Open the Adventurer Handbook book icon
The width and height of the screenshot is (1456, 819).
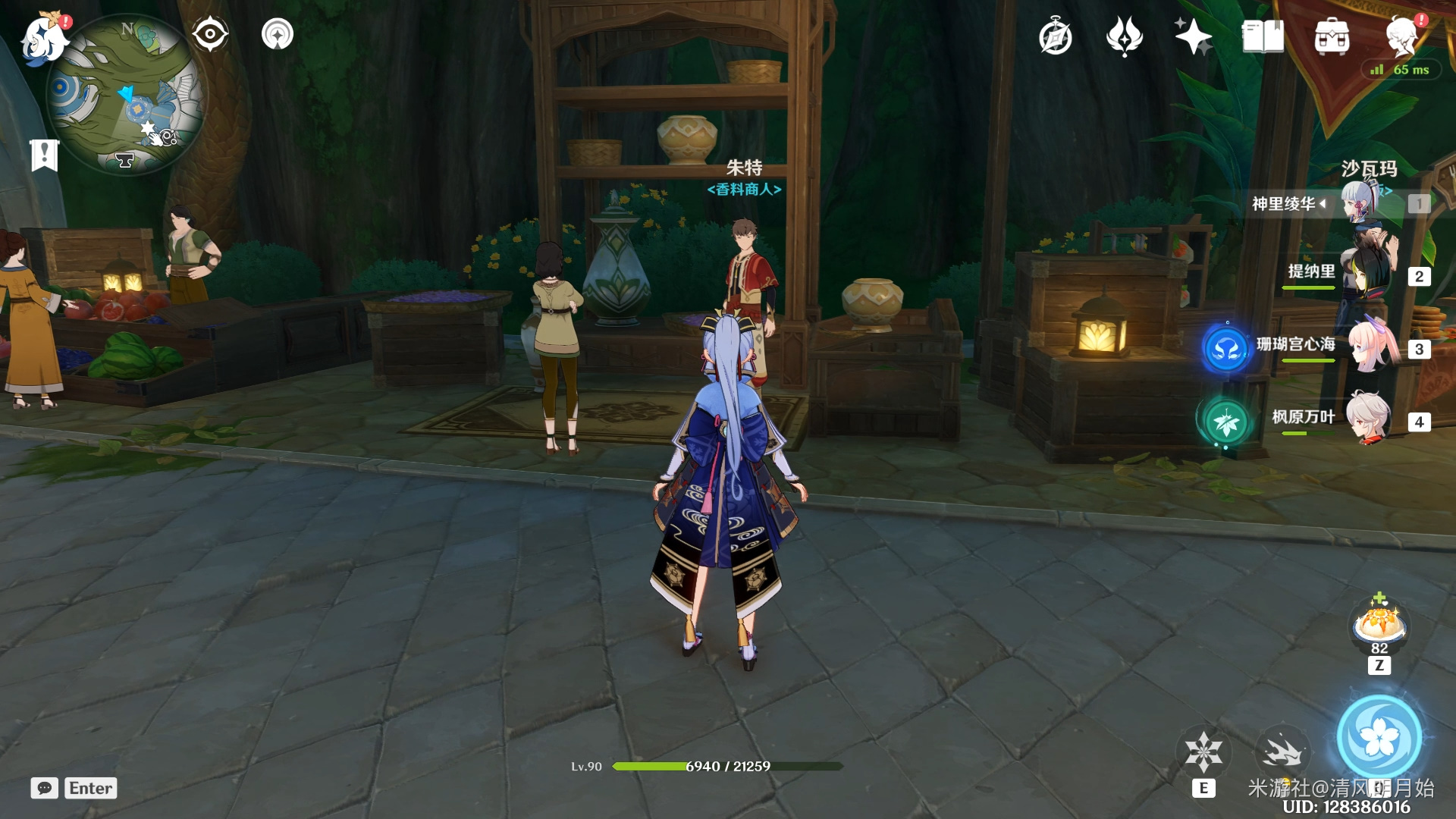point(1263,36)
